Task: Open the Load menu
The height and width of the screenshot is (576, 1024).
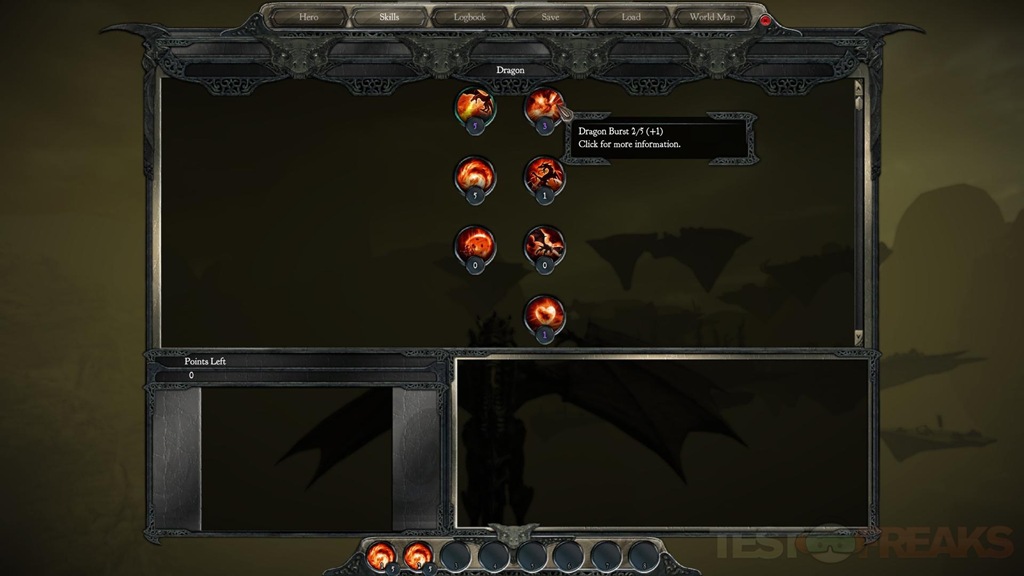Action: pyautogui.click(x=631, y=17)
